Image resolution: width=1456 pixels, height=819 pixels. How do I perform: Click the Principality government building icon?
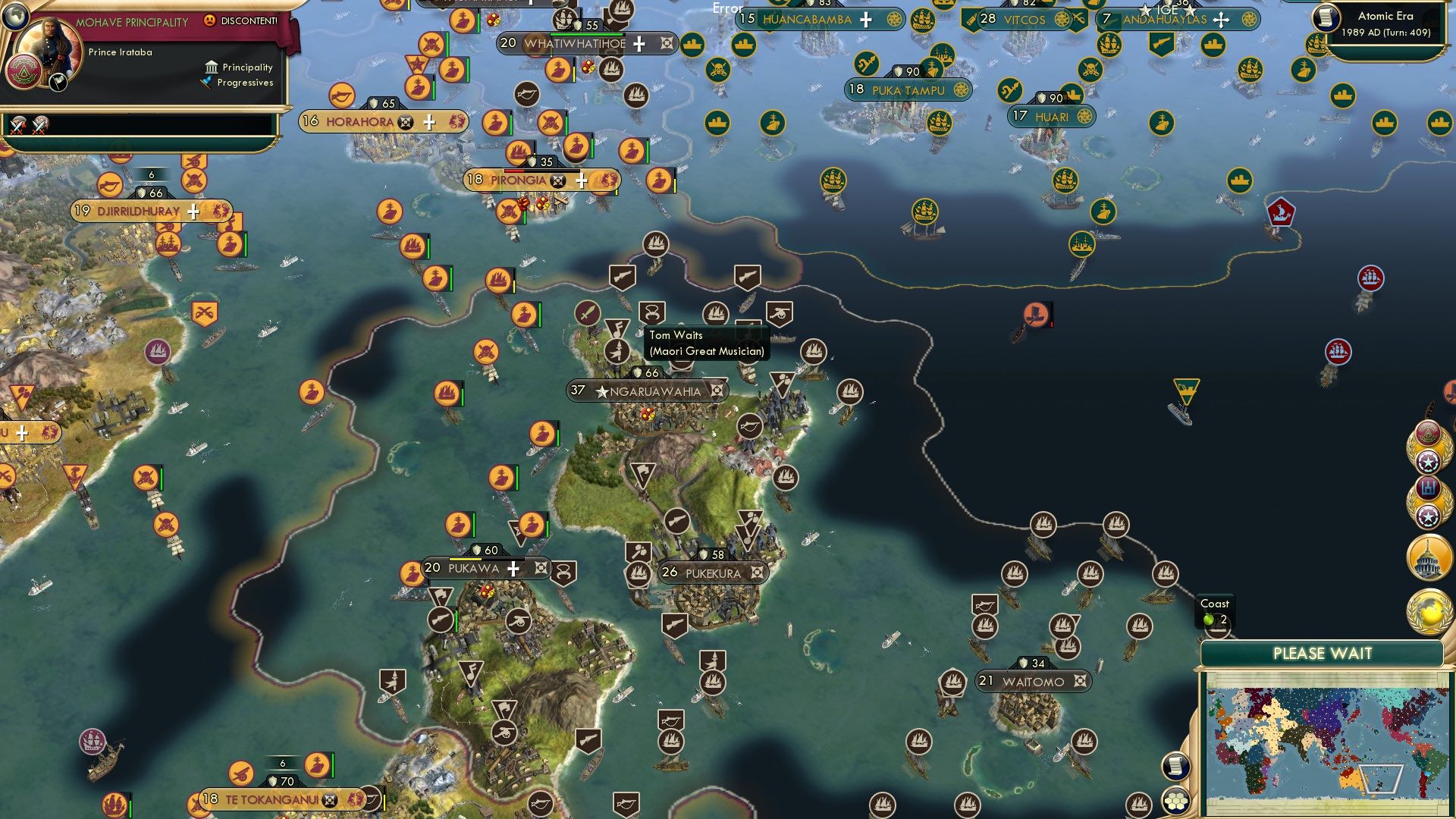point(210,67)
